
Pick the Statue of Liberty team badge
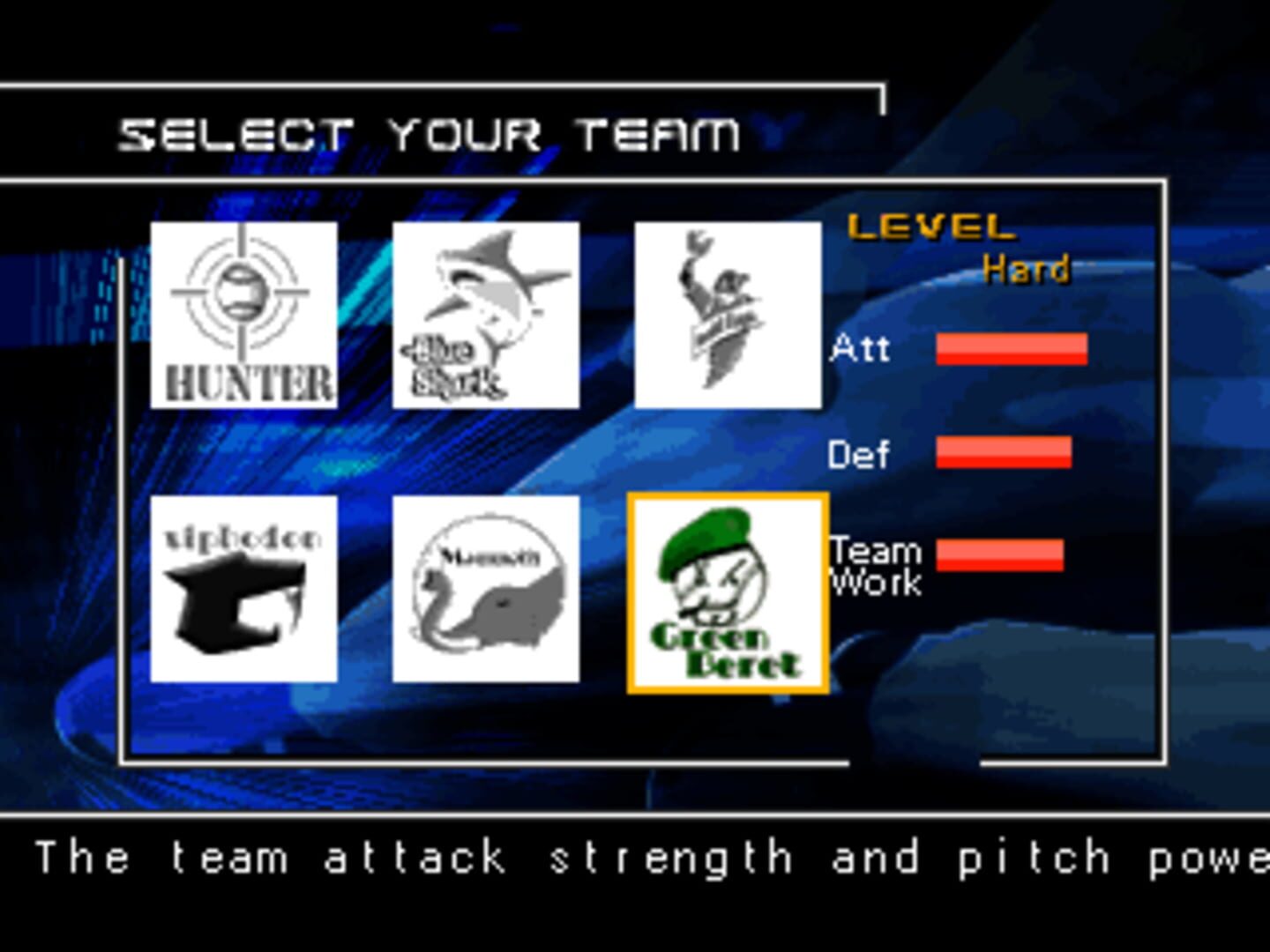coord(728,316)
